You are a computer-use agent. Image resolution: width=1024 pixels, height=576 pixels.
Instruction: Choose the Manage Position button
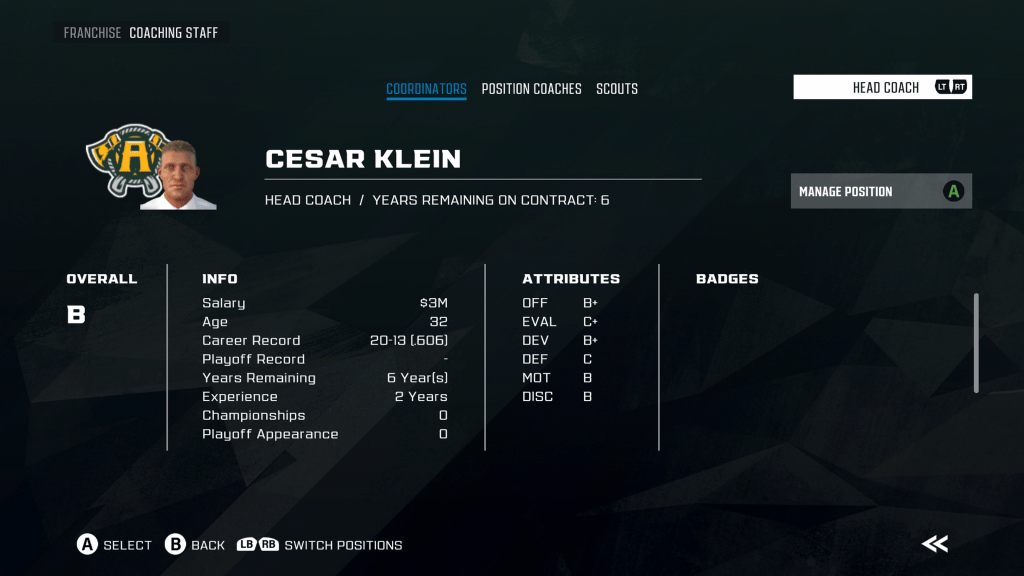click(x=880, y=191)
